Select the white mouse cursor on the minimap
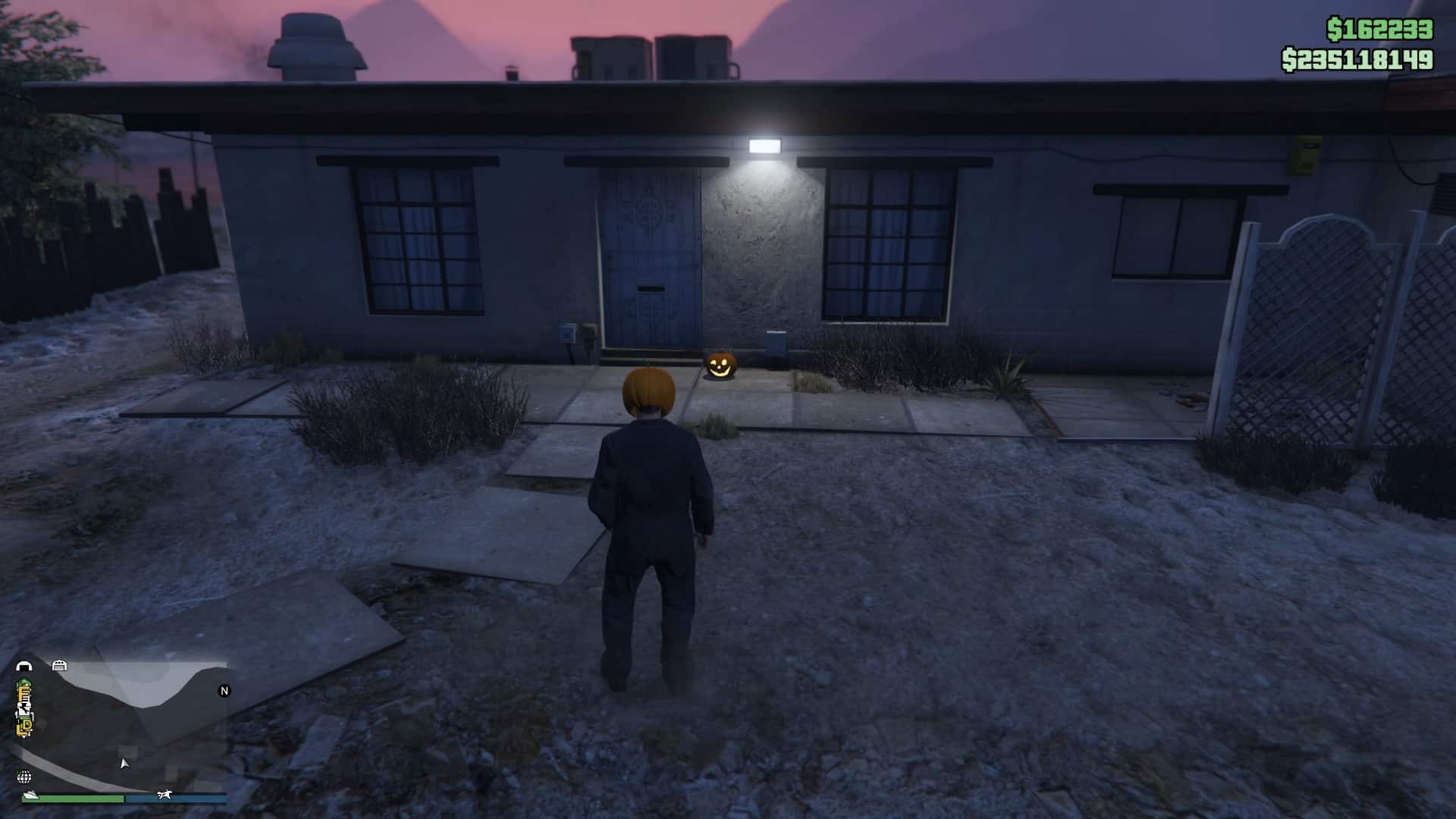 124,764
